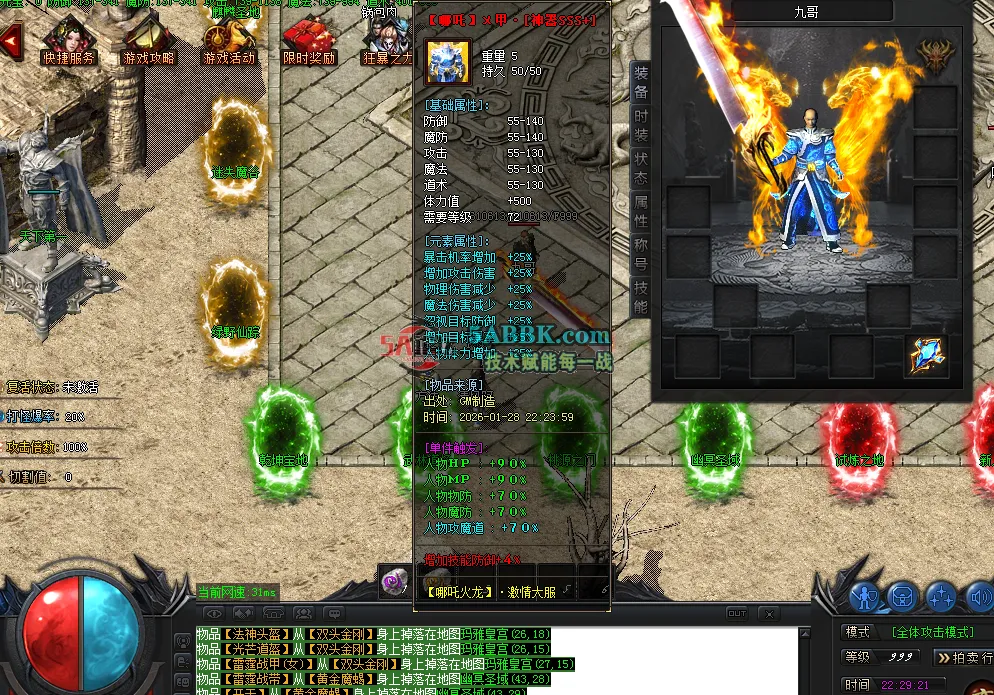Click the character shield round button

(x=864, y=597)
